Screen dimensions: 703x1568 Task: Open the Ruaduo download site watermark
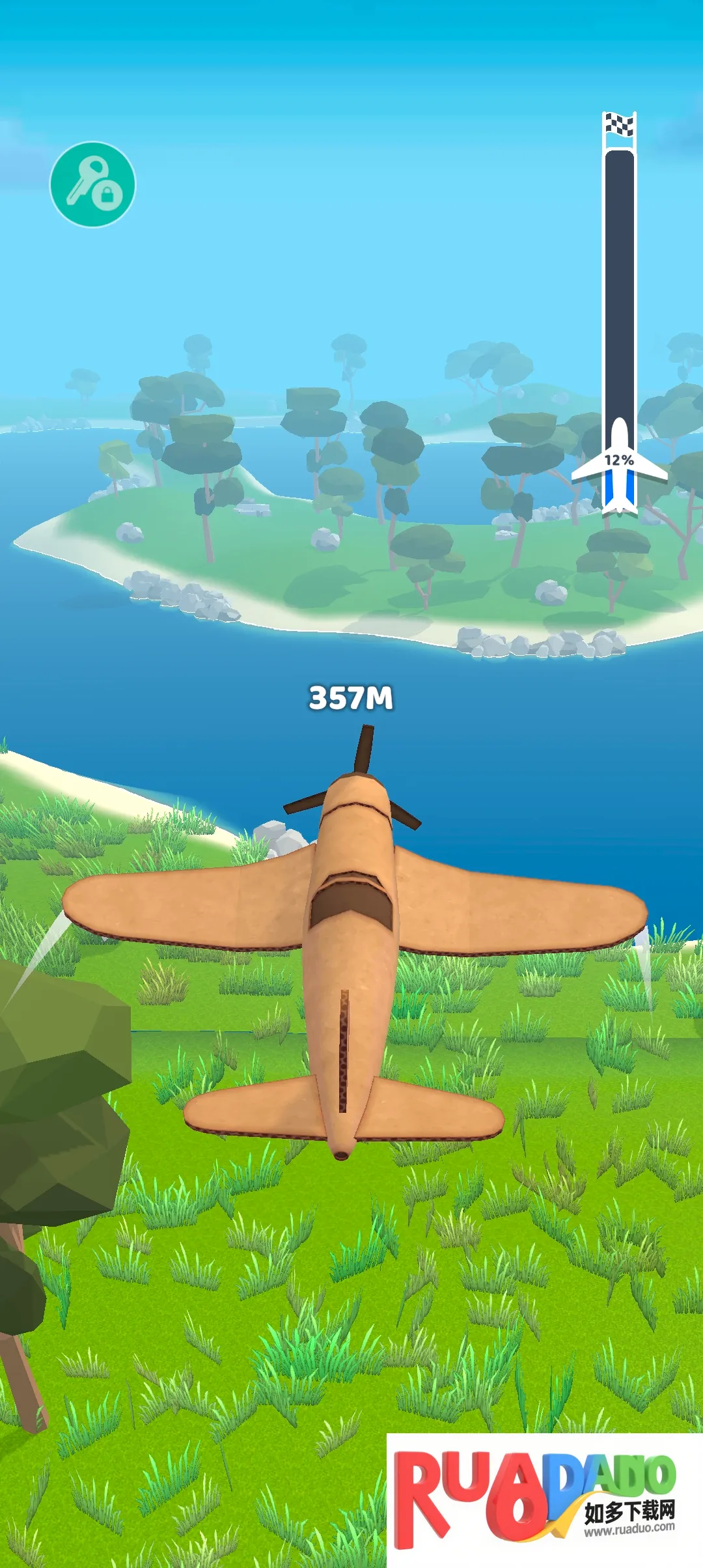pyautogui.click(x=544, y=1499)
